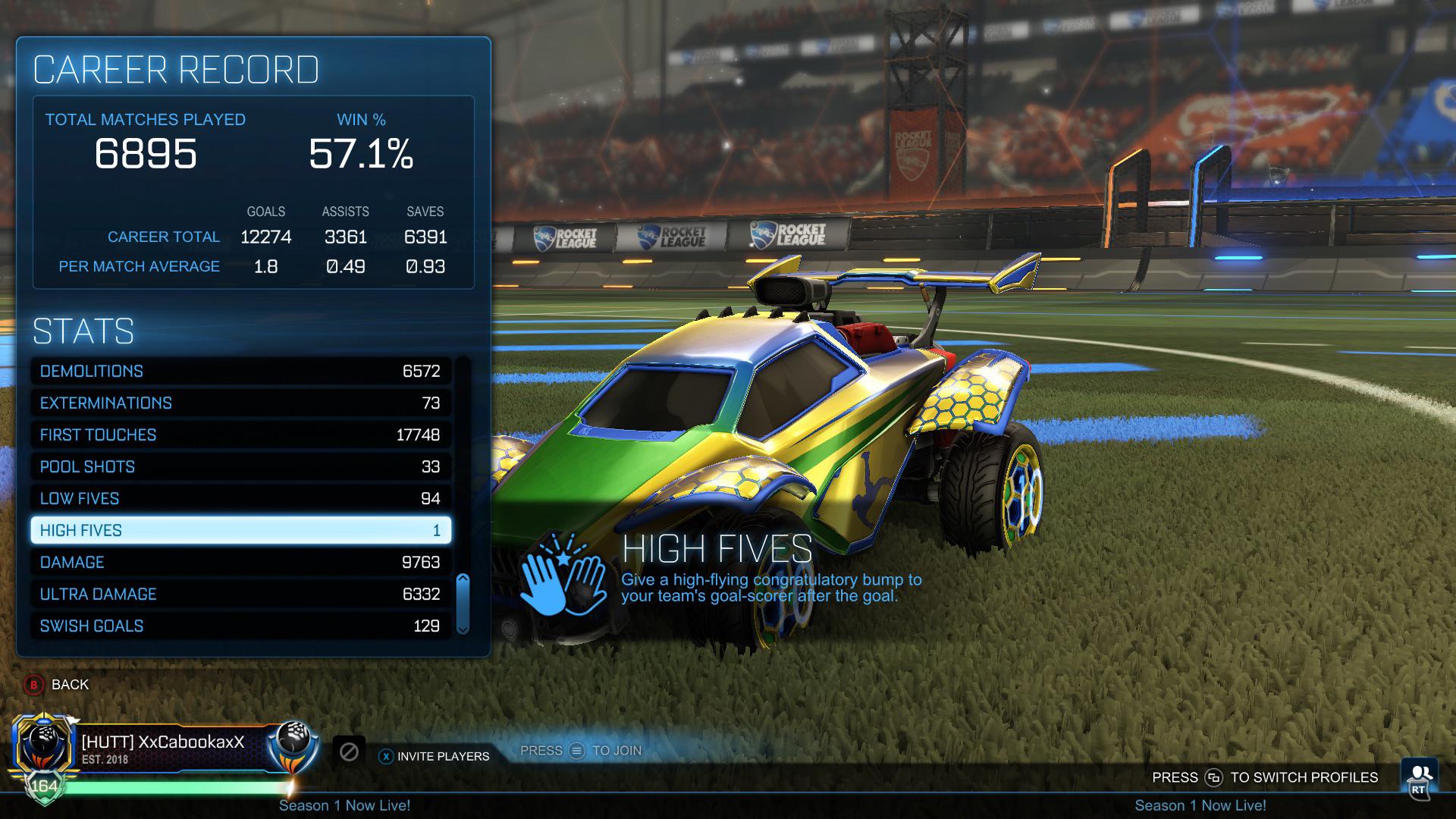Select the DEMOLITIONS stat entry
Viewport: 1456px width, 819px height.
(240, 371)
